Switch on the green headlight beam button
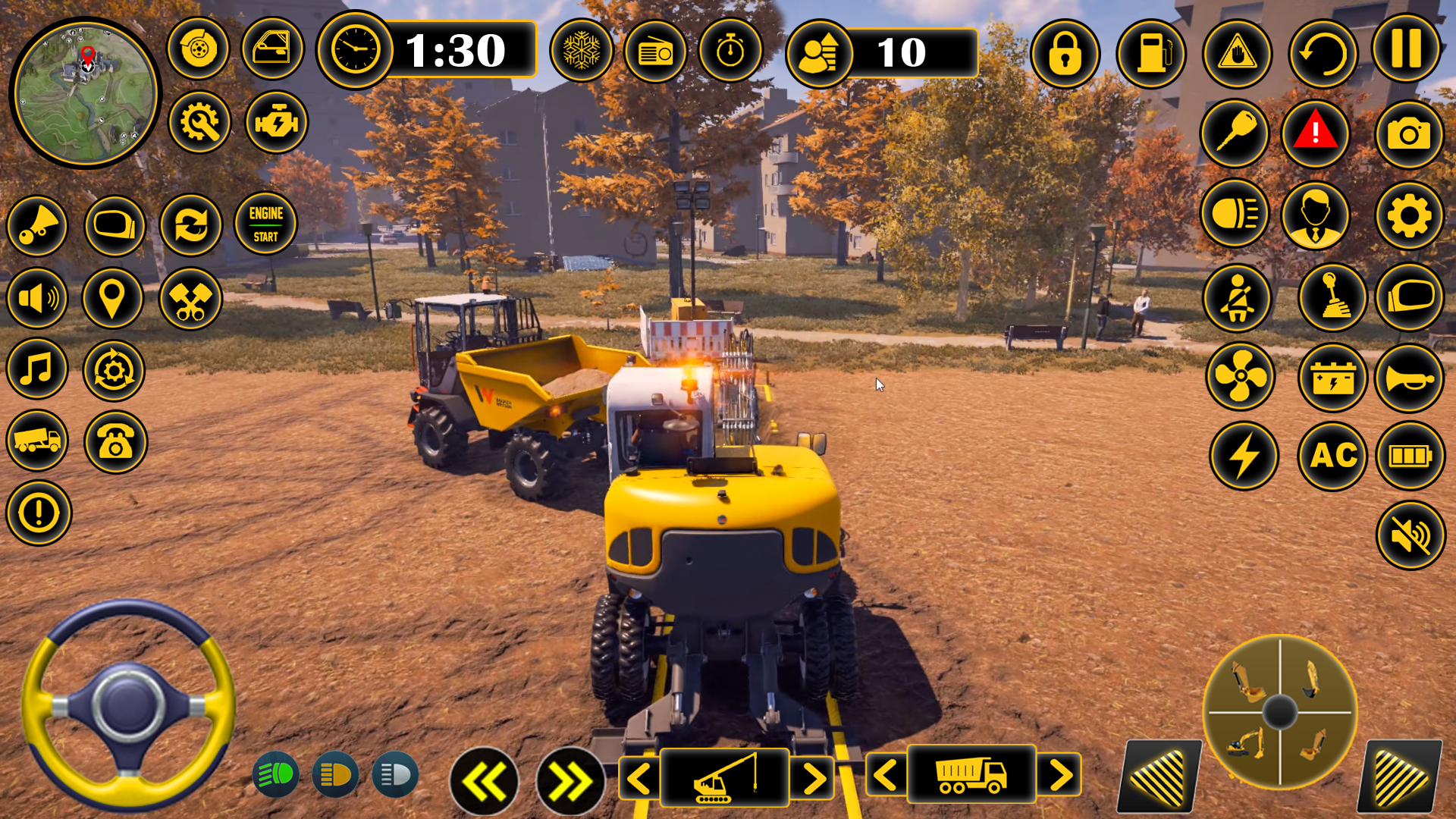This screenshot has width=1456, height=819. pos(275,774)
